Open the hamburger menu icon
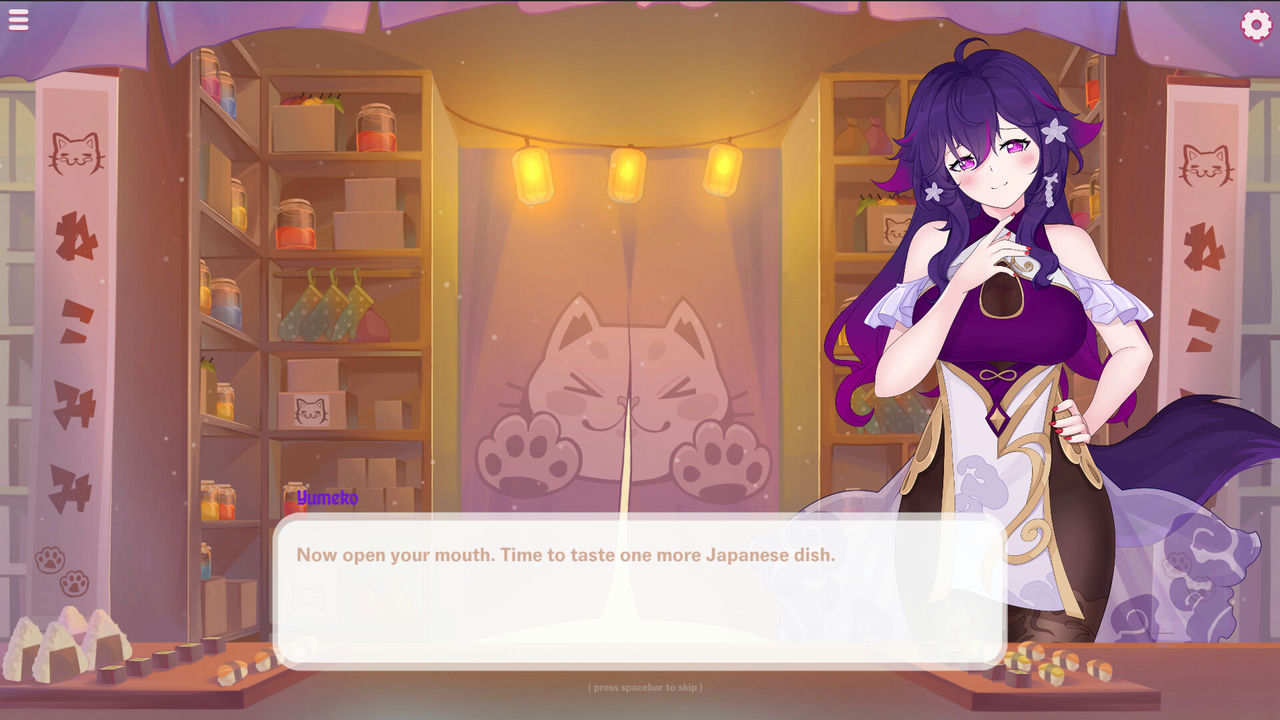The height and width of the screenshot is (720, 1280). [18, 18]
